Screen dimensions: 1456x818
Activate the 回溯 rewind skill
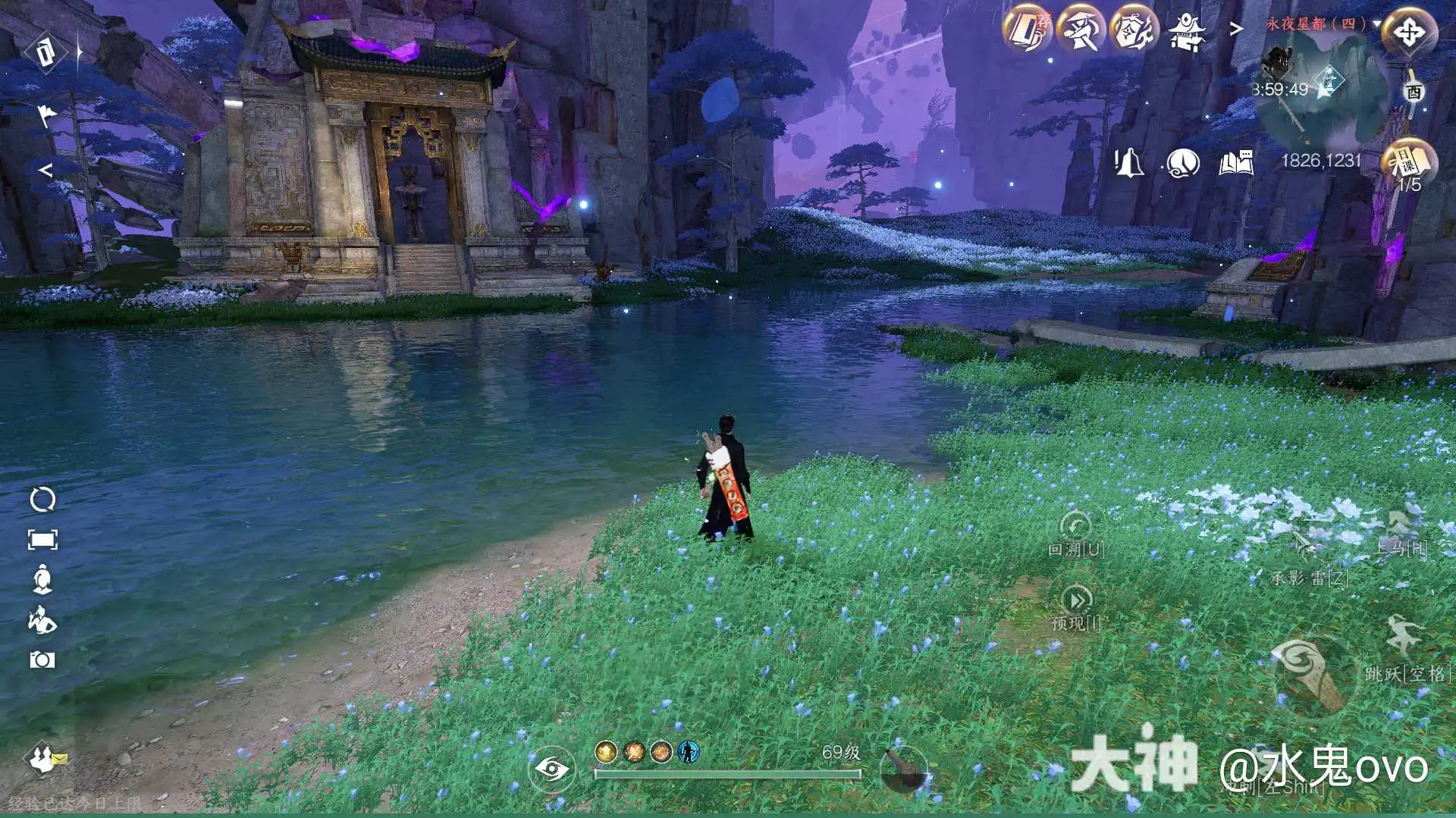coord(1075,529)
